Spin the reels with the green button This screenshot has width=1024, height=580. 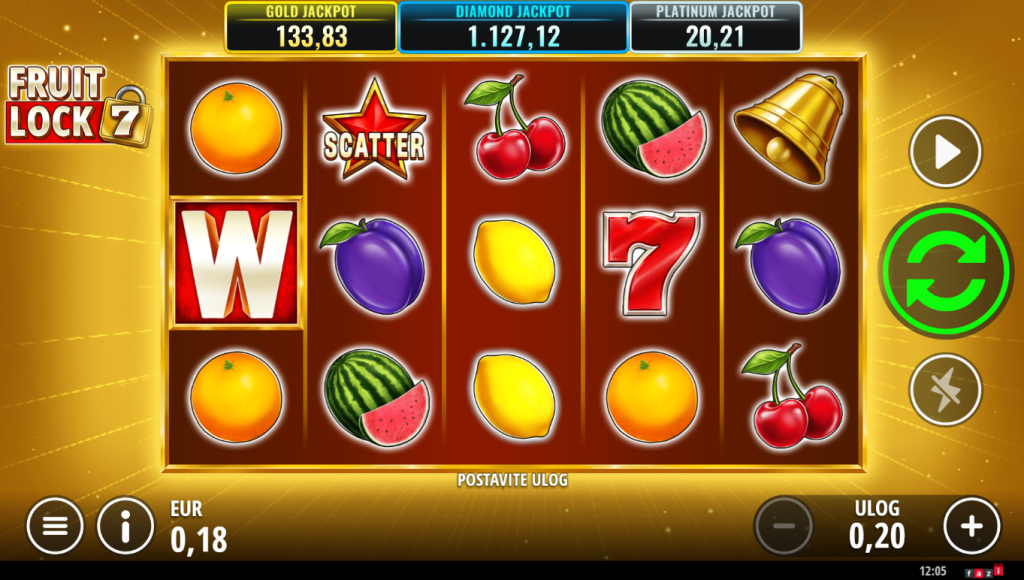(945, 270)
